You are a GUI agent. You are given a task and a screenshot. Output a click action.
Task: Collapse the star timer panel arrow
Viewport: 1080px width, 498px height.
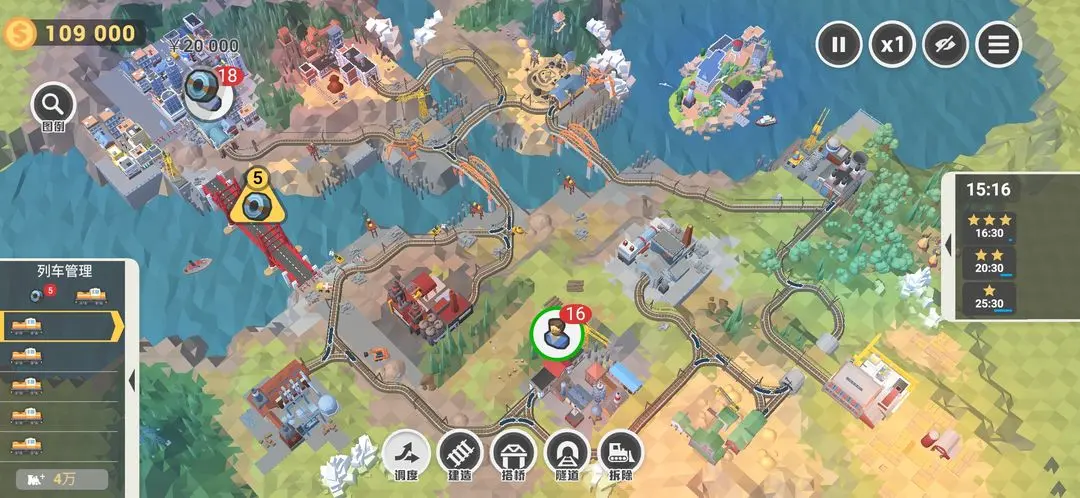pyautogui.click(x=948, y=245)
